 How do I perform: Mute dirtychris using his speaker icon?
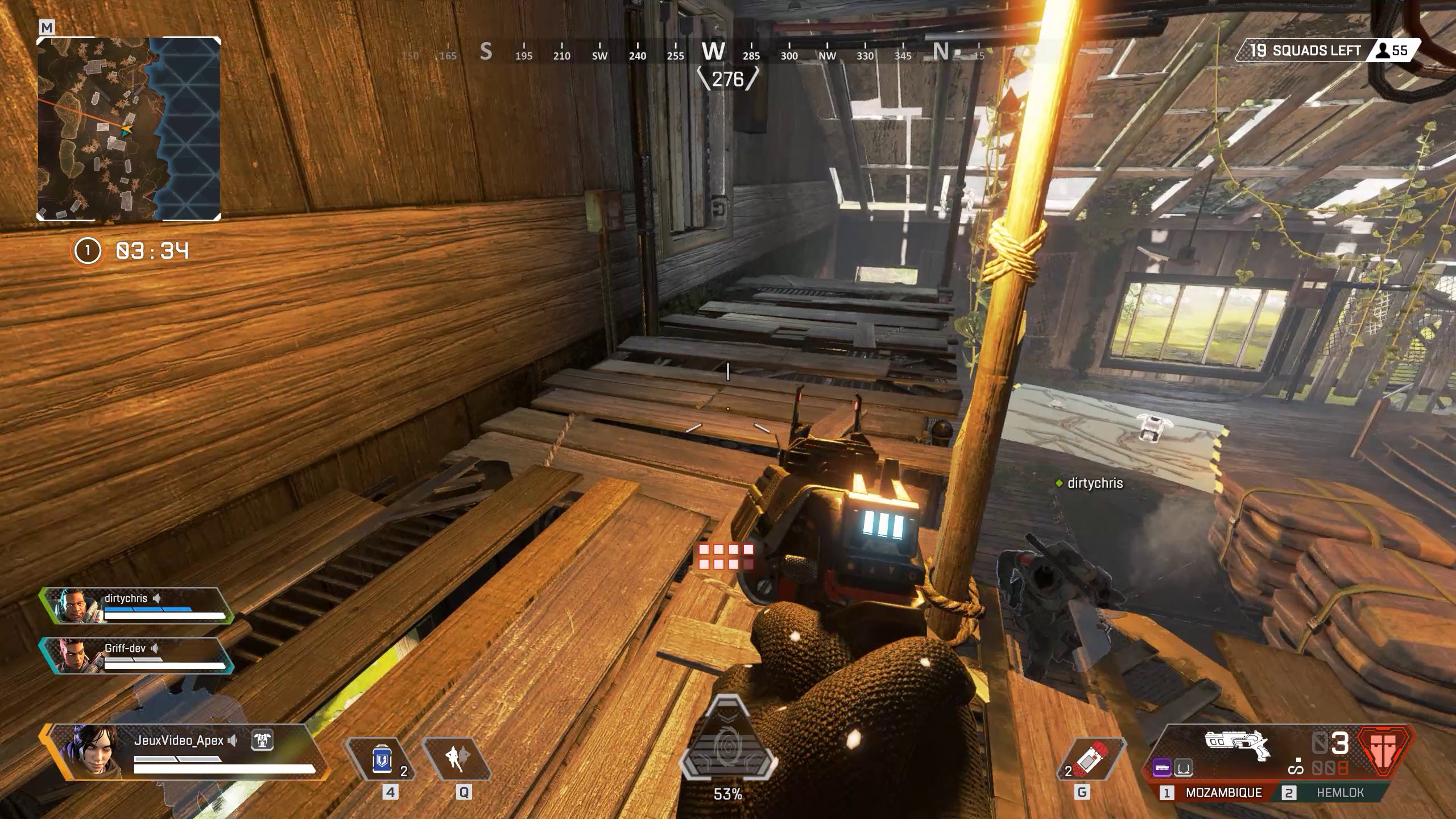[156, 599]
